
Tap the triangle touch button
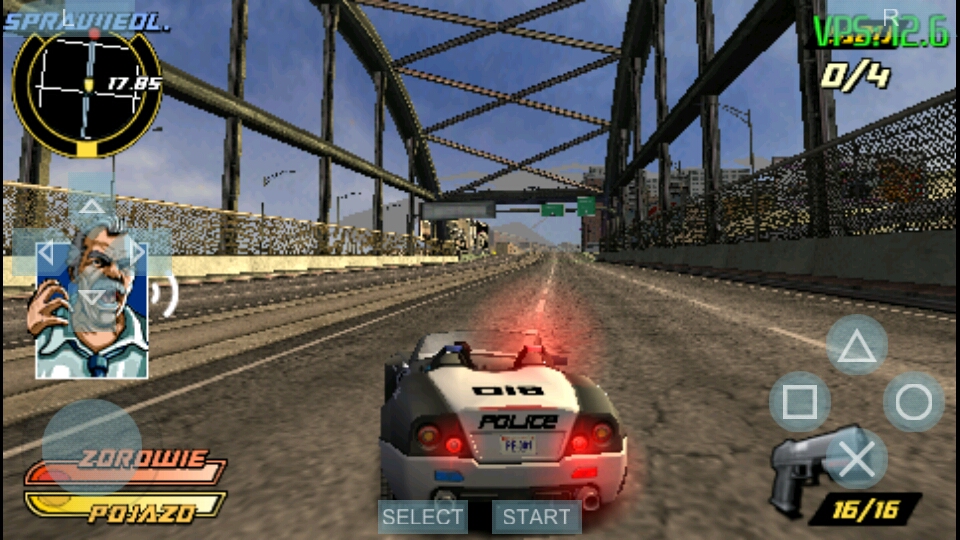[856, 346]
